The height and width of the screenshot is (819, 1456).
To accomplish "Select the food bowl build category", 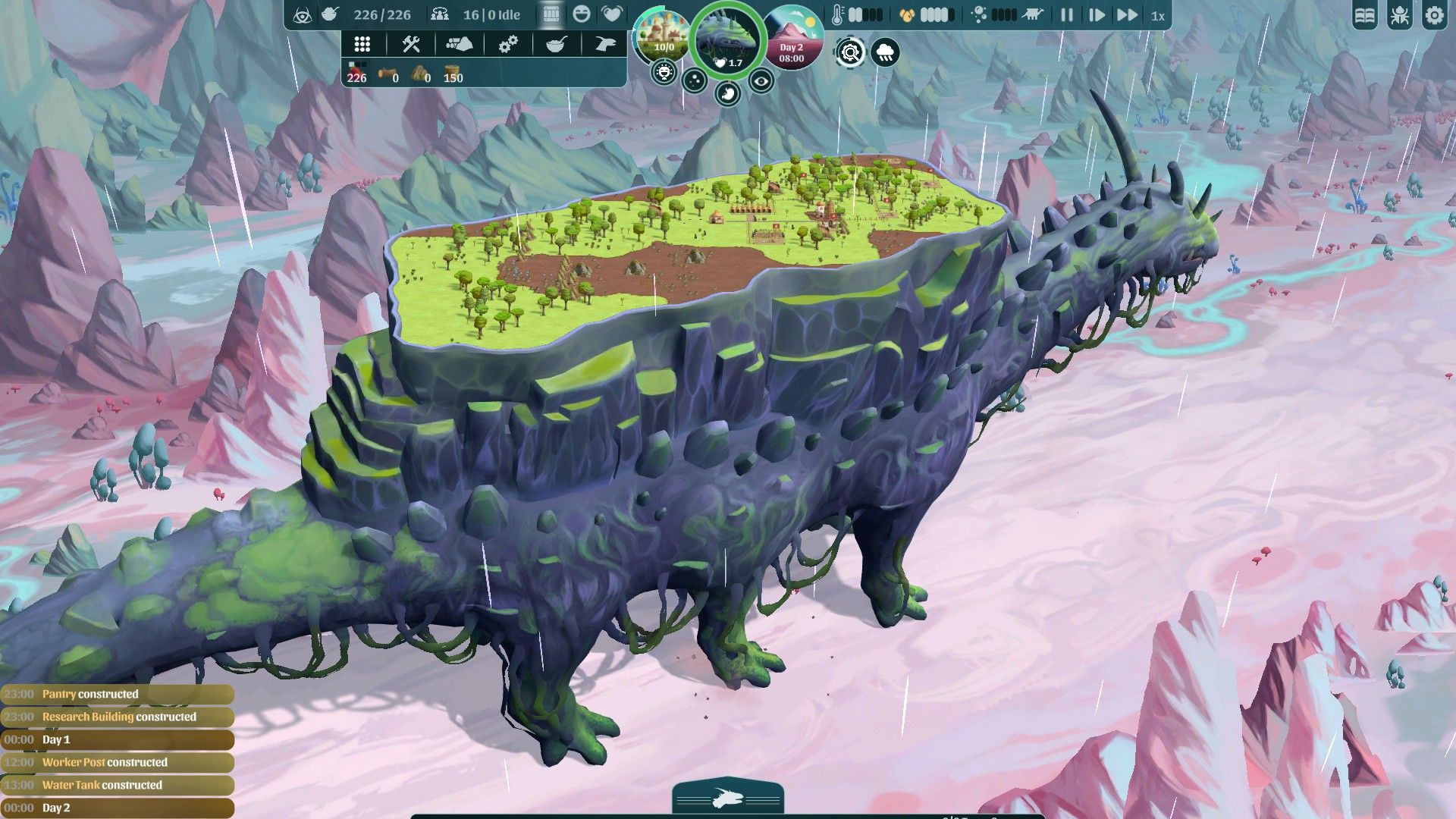I will click(x=556, y=44).
